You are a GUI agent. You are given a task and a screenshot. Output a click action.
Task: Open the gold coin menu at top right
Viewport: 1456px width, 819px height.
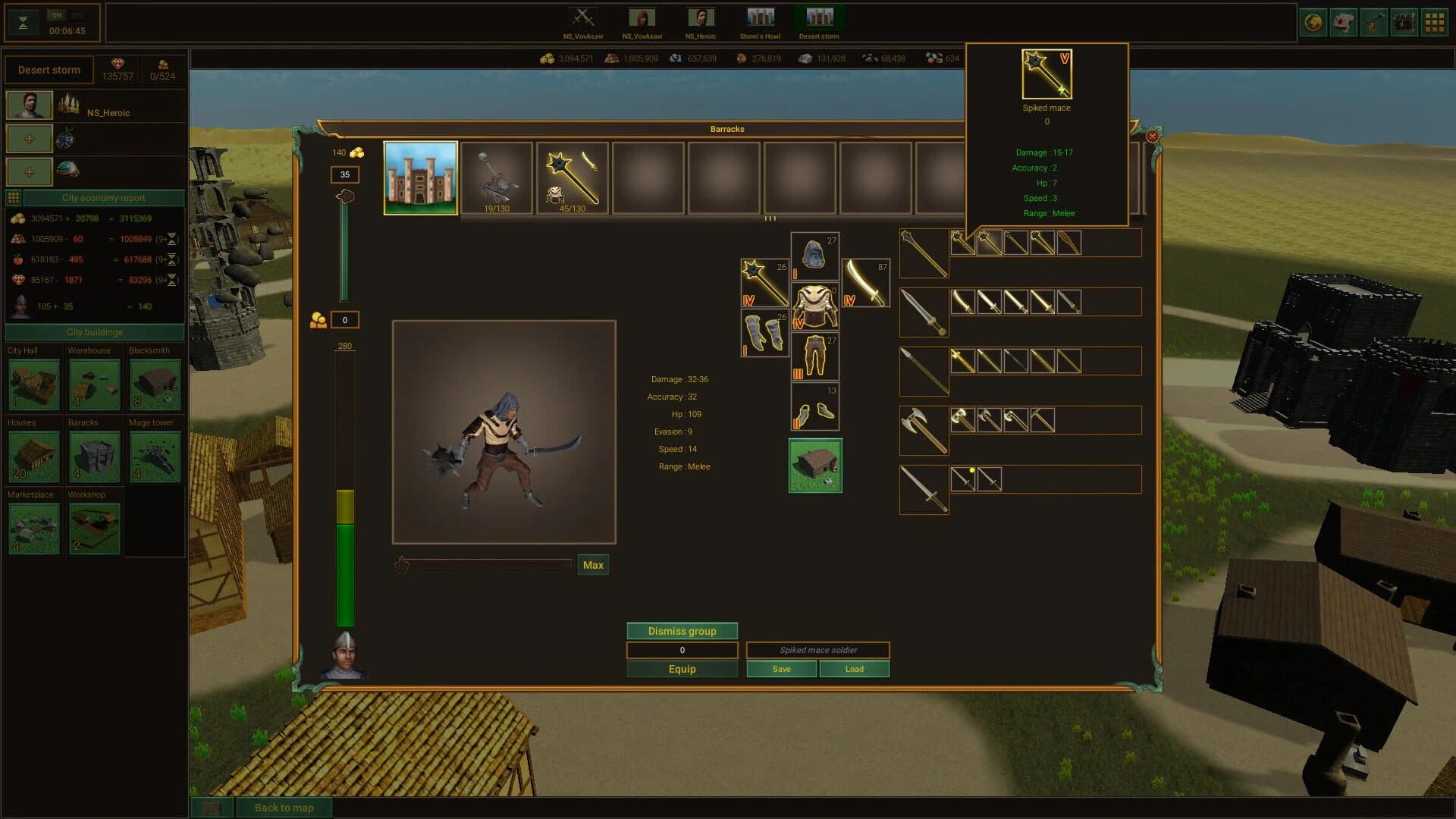pyautogui.click(x=1314, y=22)
